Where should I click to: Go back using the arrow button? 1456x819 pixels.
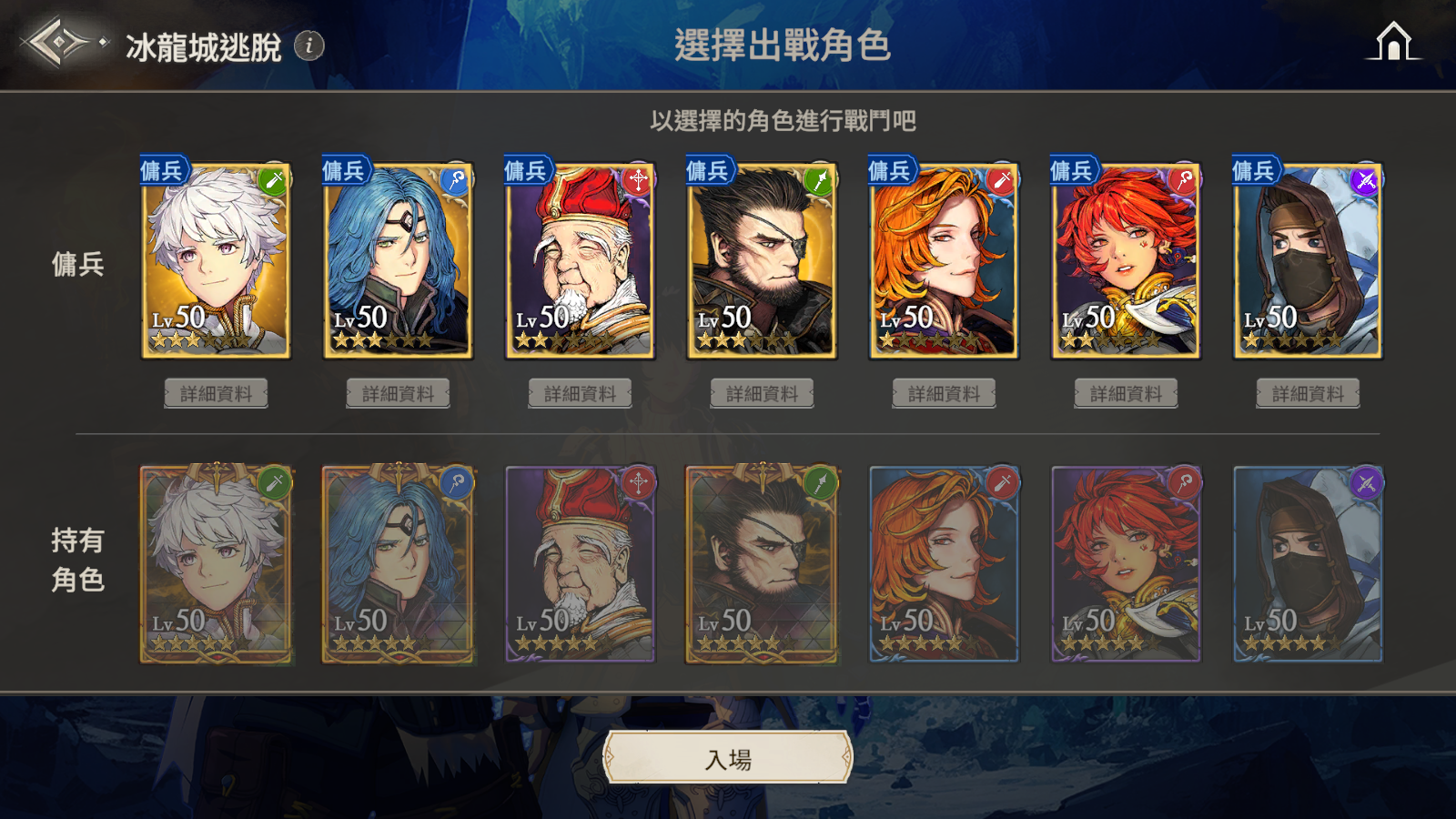[x=56, y=43]
